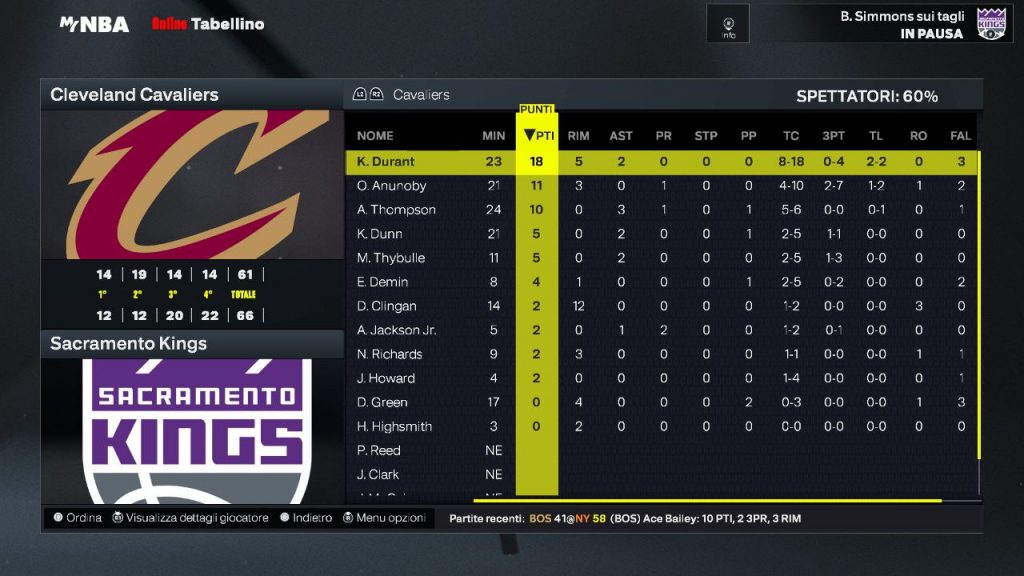Image resolution: width=1024 pixels, height=576 pixels.
Task: Sort players by NOME column
Action: (x=375, y=136)
